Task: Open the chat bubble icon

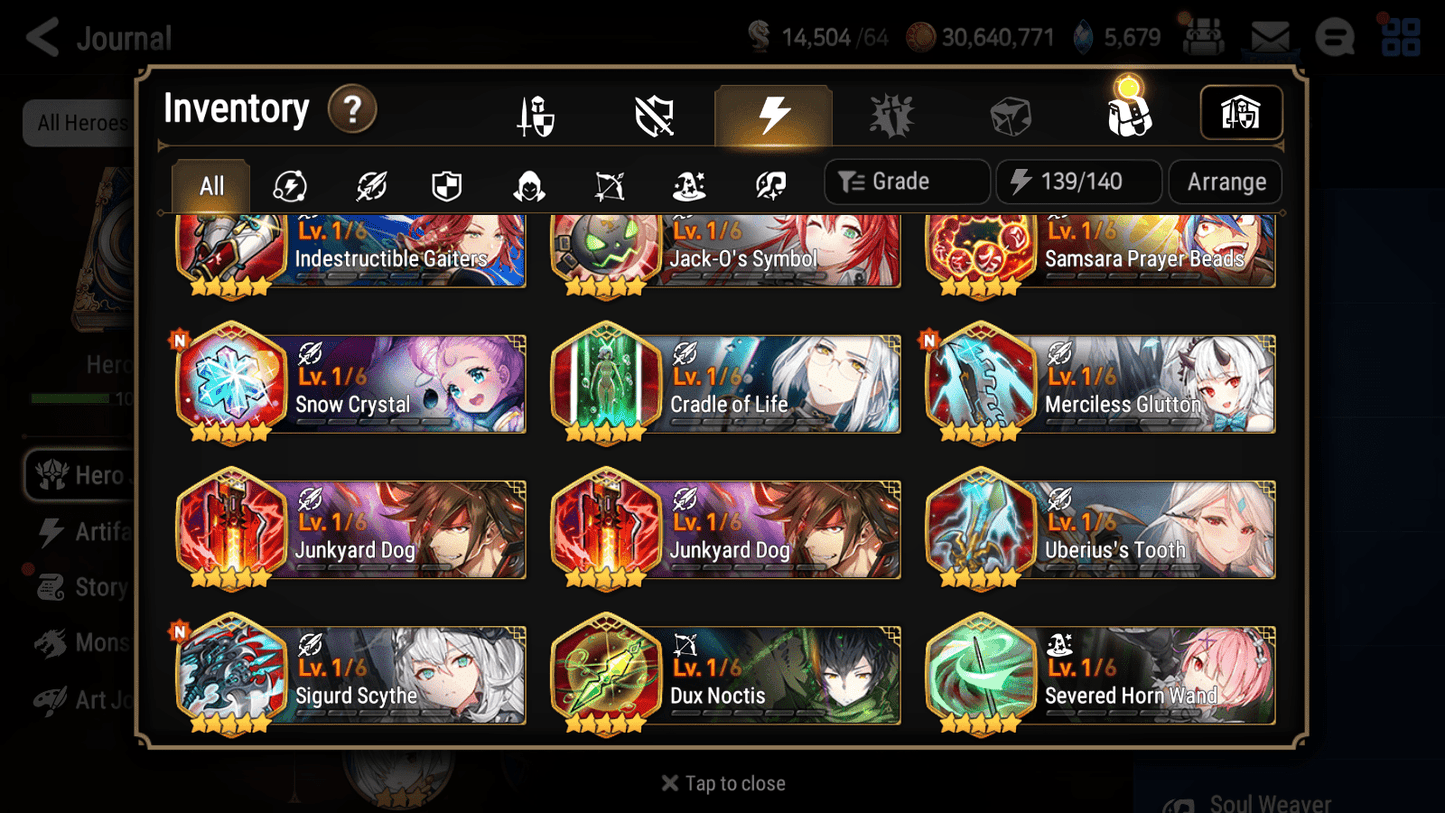Action: 1335,37
